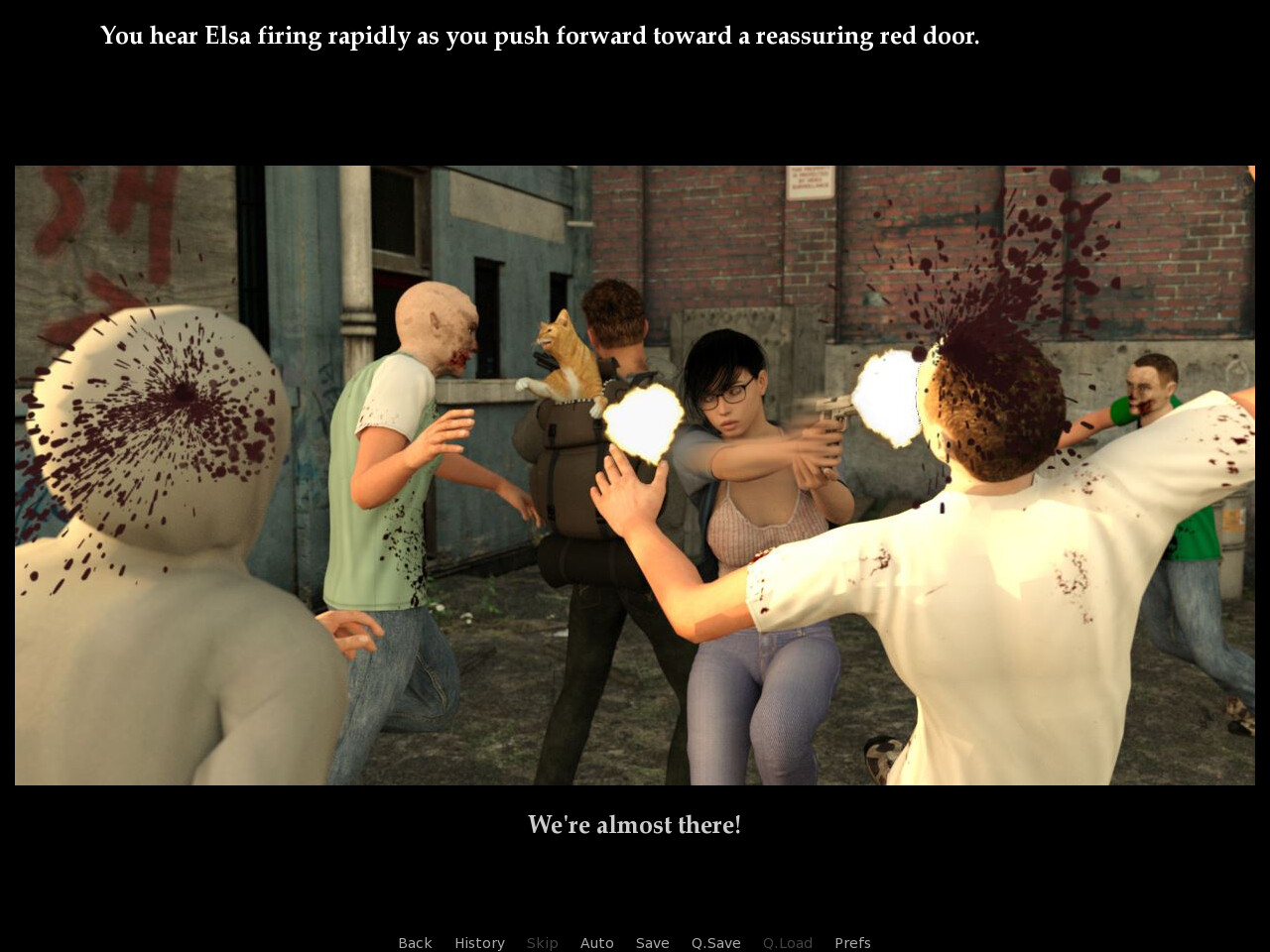Image resolution: width=1270 pixels, height=952 pixels.
Task: Click the narration text at the top
Action: (540, 34)
